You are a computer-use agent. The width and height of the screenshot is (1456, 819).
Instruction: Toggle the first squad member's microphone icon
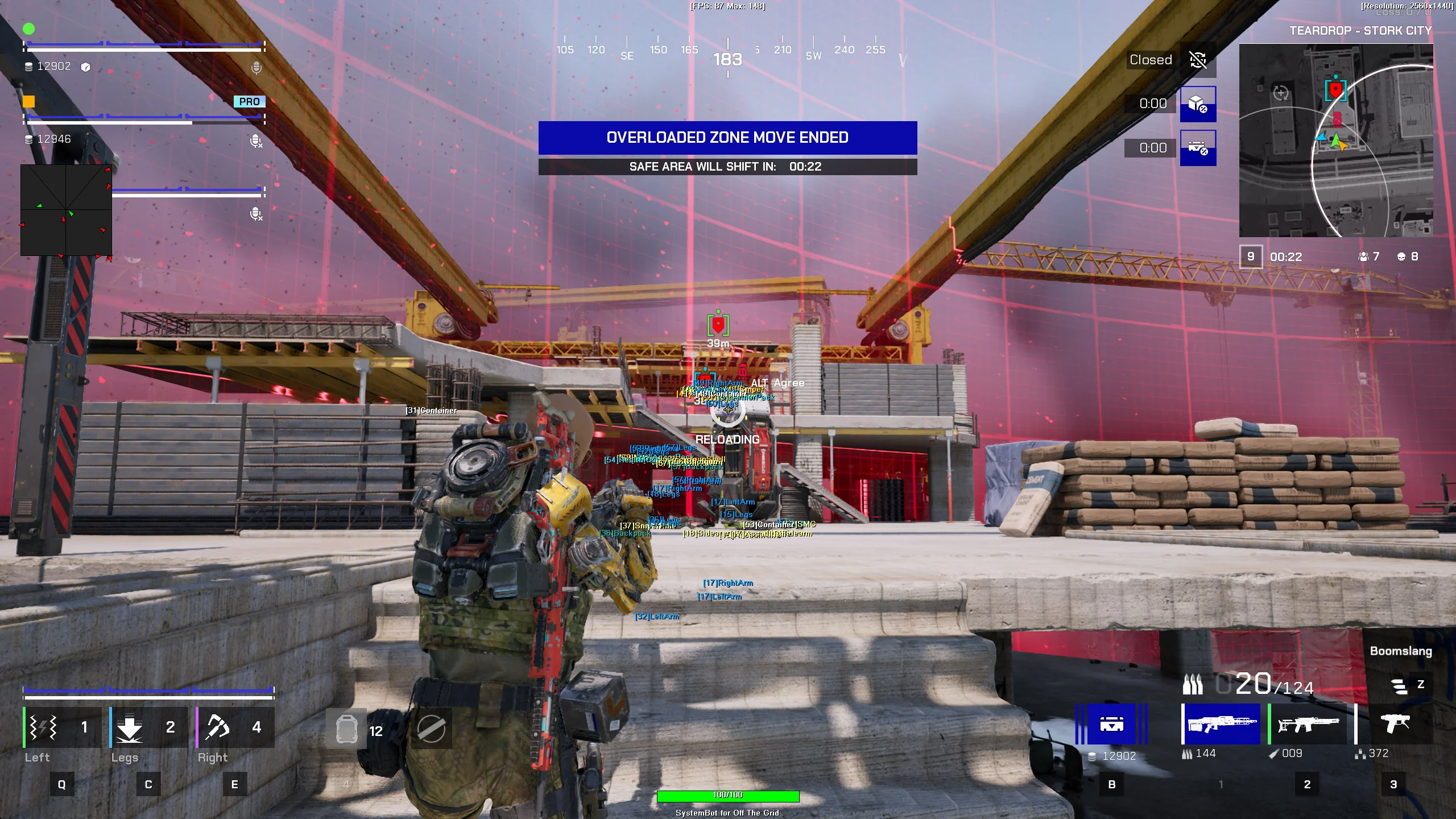(257, 68)
